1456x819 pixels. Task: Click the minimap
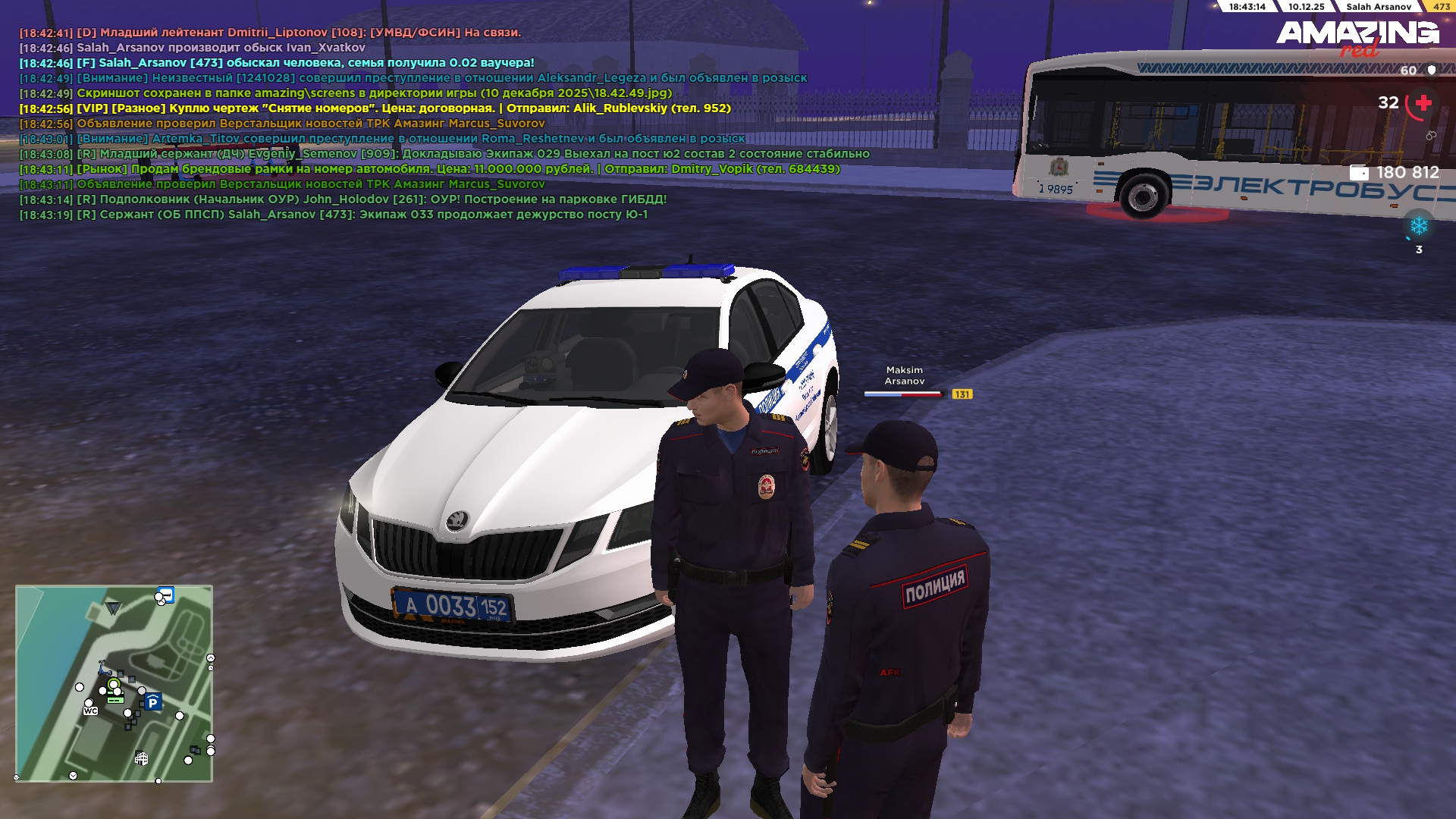click(114, 683)
